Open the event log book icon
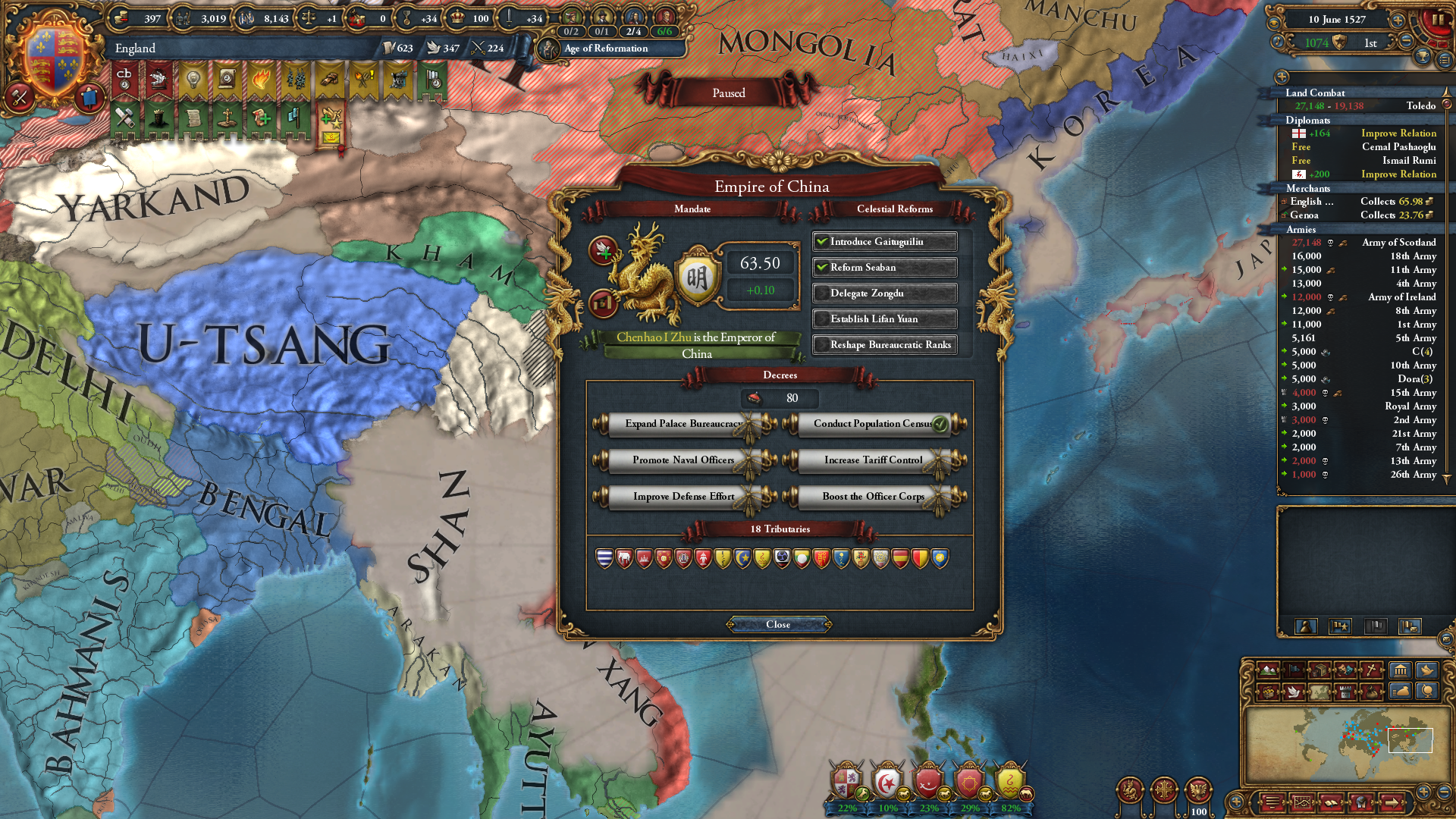Screen dimensions: 1456x819 point(1331,804)
